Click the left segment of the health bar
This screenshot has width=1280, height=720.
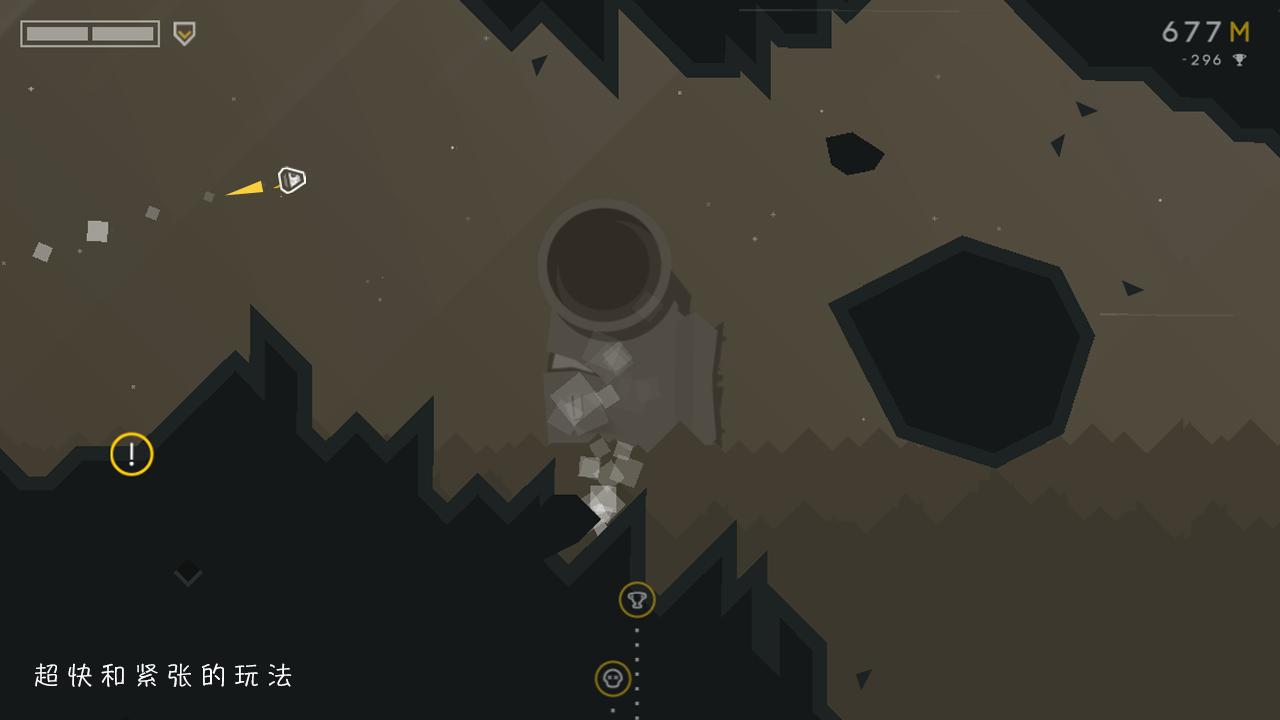point(55,32)
